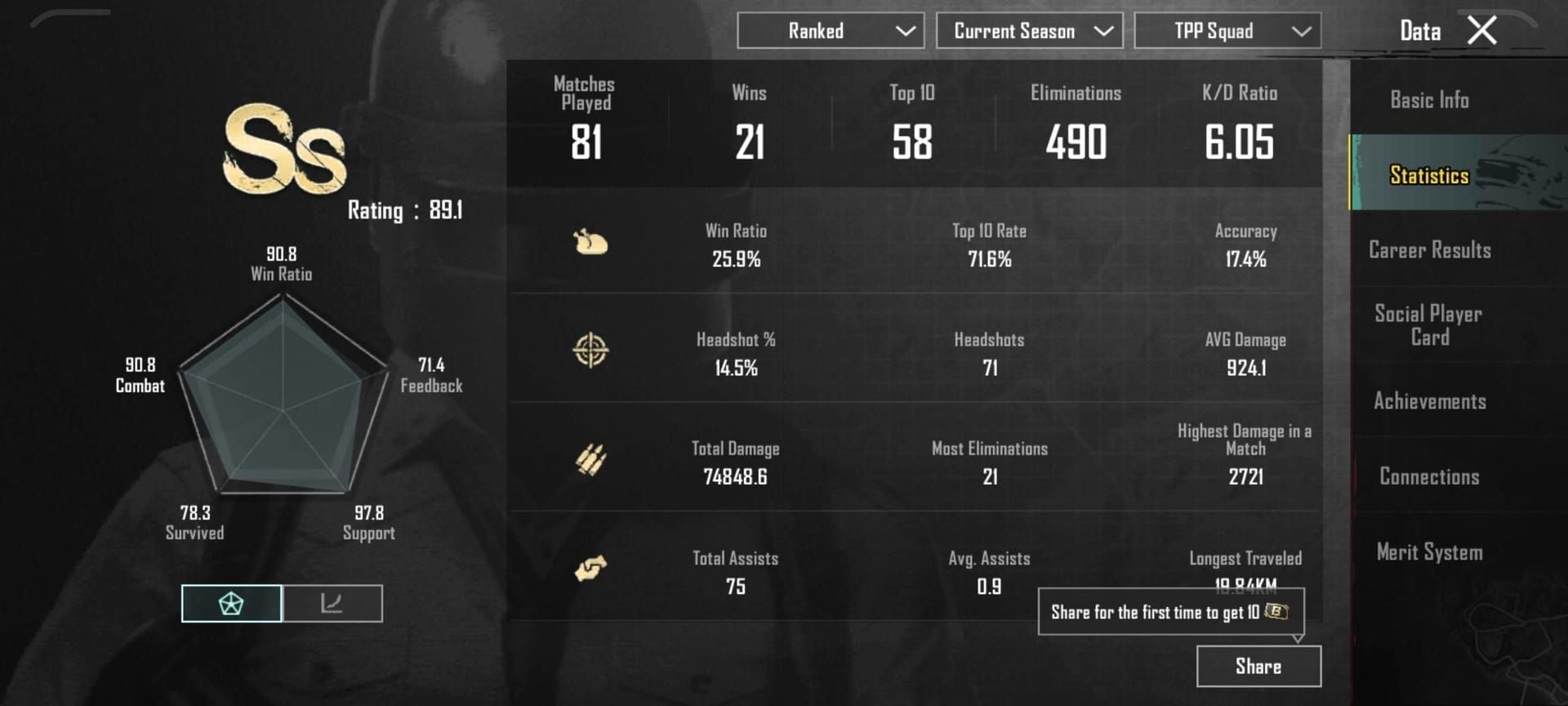Open the Current Season dropdown
This screenshot has width=1568, height=706.
pos(1029,30)
